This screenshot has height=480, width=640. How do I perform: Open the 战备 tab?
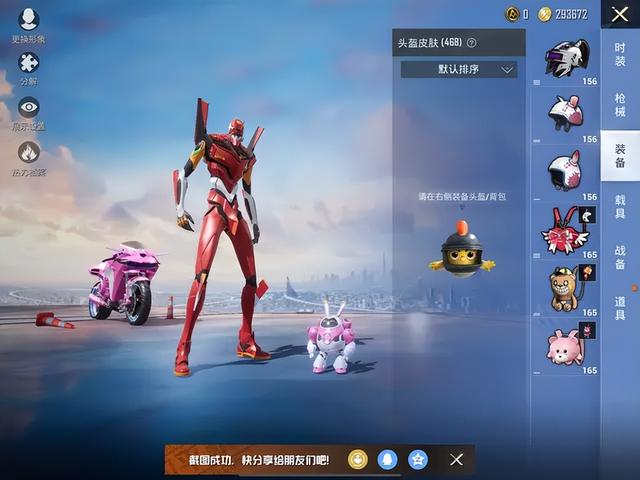tap(620, 257)
